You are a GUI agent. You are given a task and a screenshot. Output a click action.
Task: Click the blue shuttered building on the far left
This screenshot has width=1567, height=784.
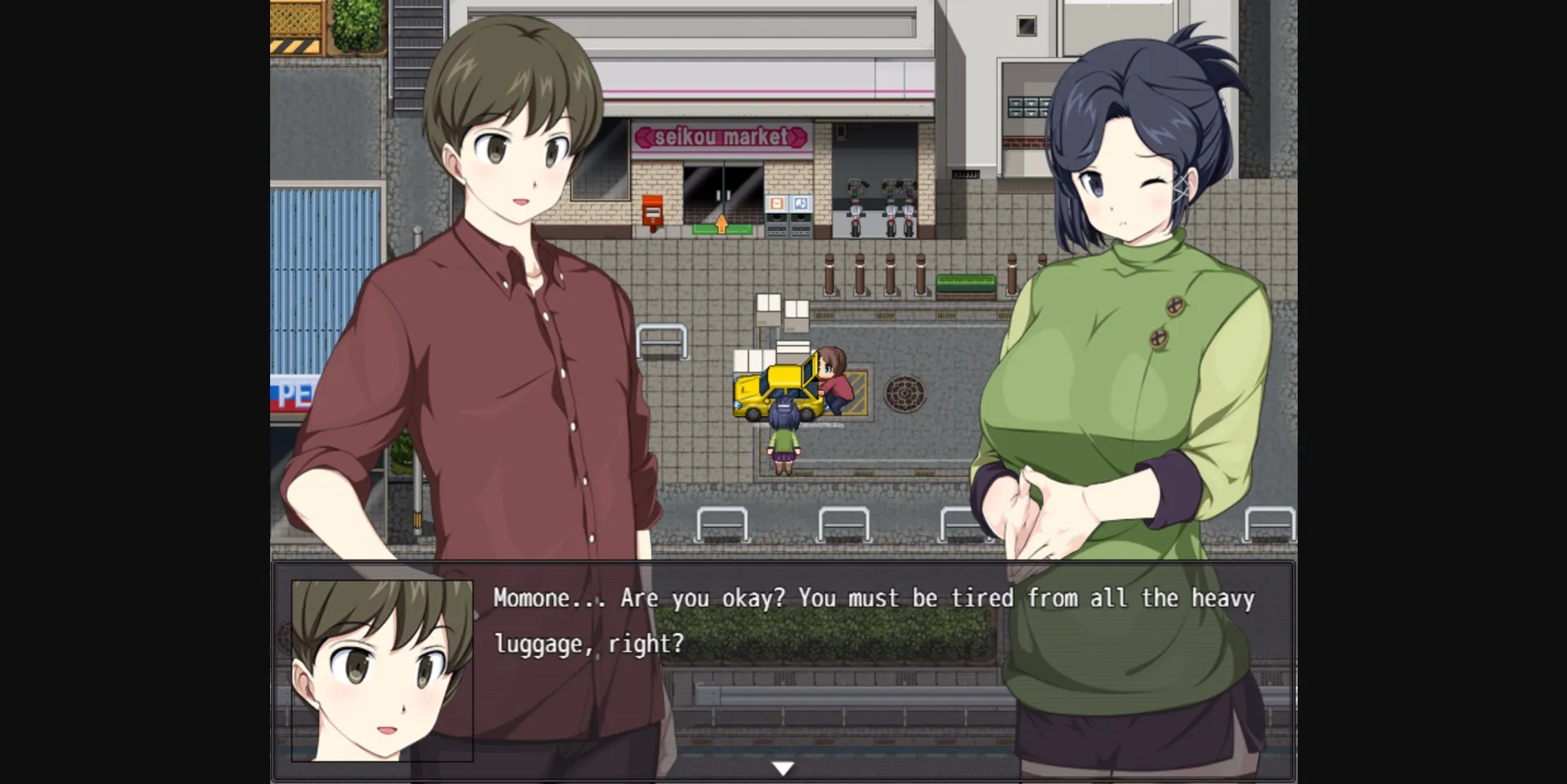pyautogui.click(x=314, y=245)
